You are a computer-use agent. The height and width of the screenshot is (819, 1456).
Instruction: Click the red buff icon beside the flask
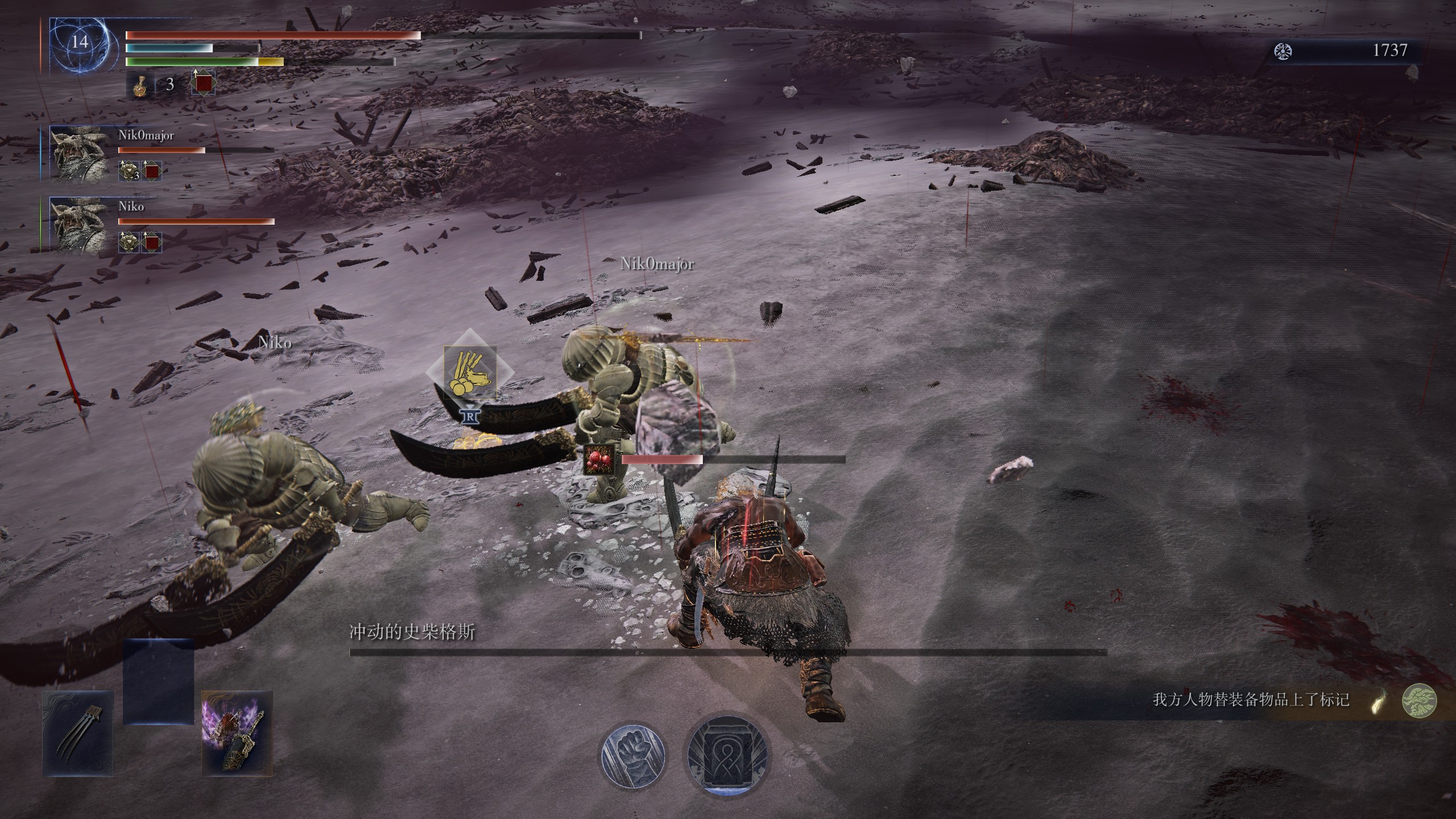[x=203, y=84]
